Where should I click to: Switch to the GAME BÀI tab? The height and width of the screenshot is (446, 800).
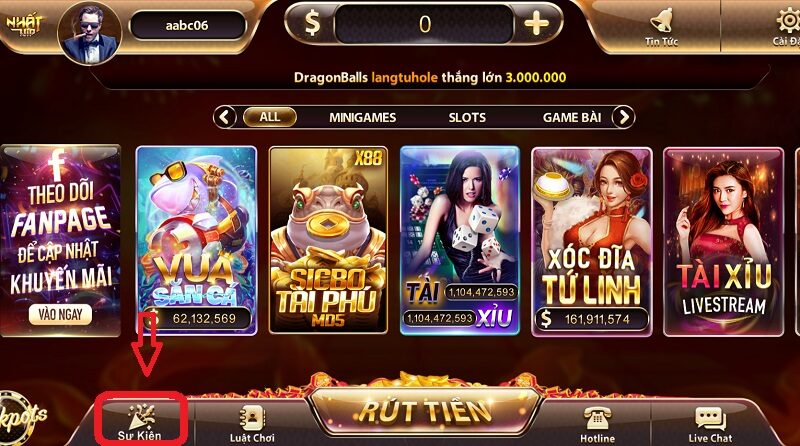click(x=571, y=117)
